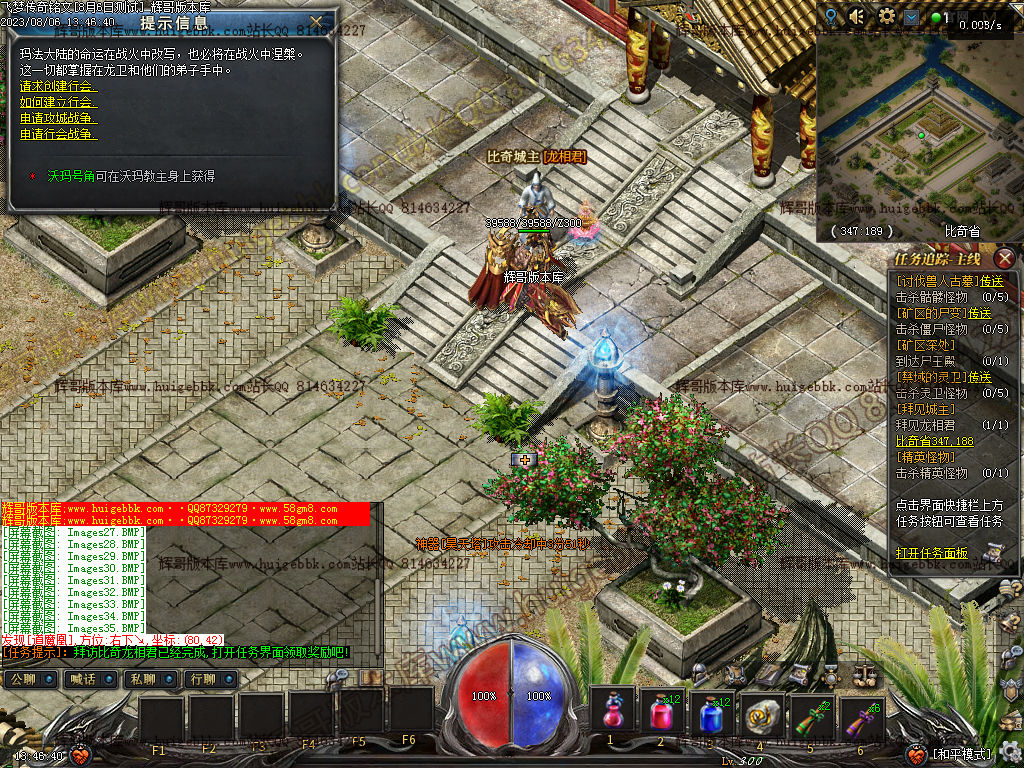This screenshot has width=1024, height=768.
Task: Use the green-ribbon scroll in slot 5
Action: 812,712
